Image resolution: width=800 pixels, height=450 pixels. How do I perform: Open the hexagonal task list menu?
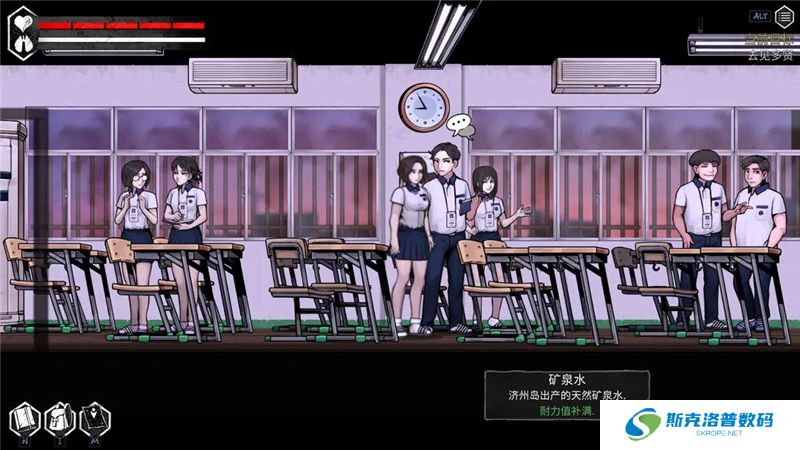(x=784, y=16)
